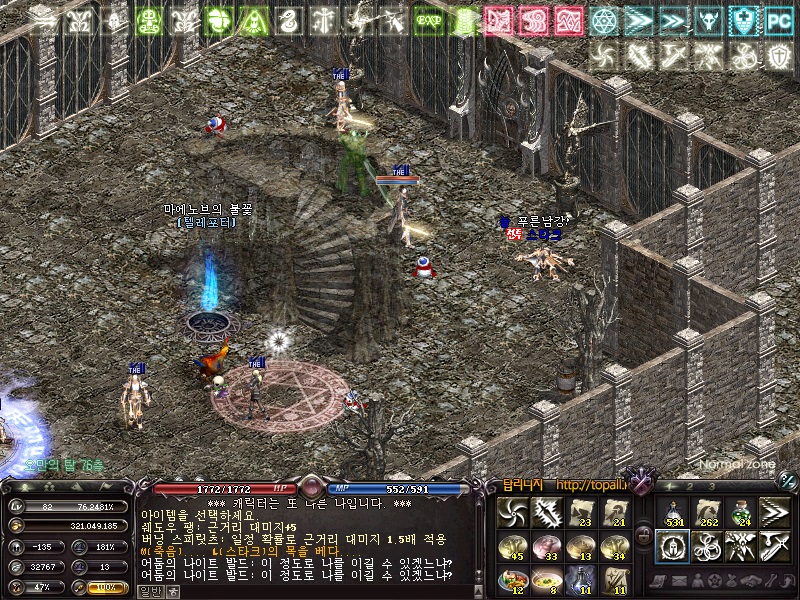Screen dimensions: 800x600
Task: Eat the food plate with 12 count
Action: pos(512,579)
